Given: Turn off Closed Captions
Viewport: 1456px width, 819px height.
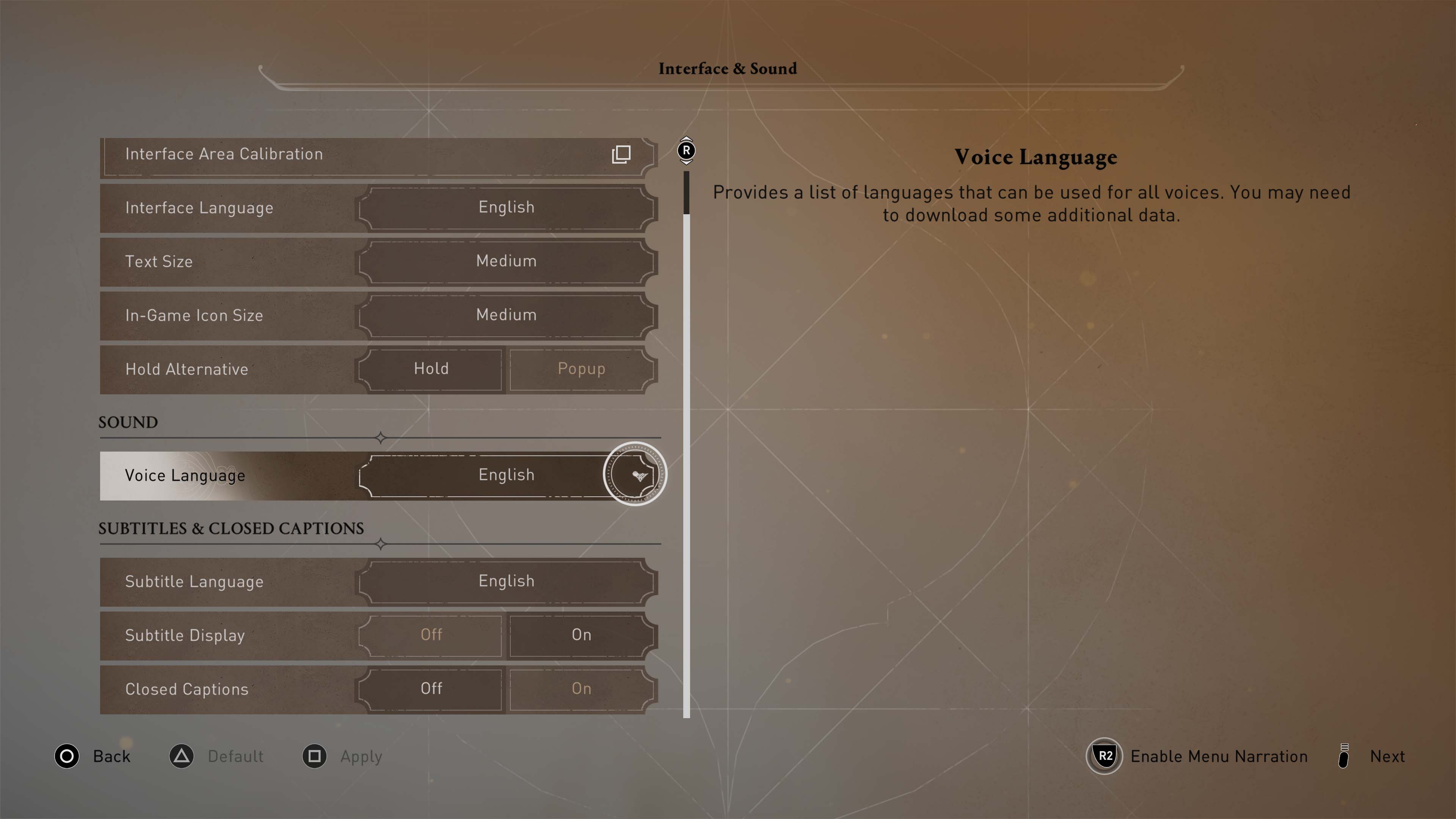Looking at the screenshot, I should [431, 689].
